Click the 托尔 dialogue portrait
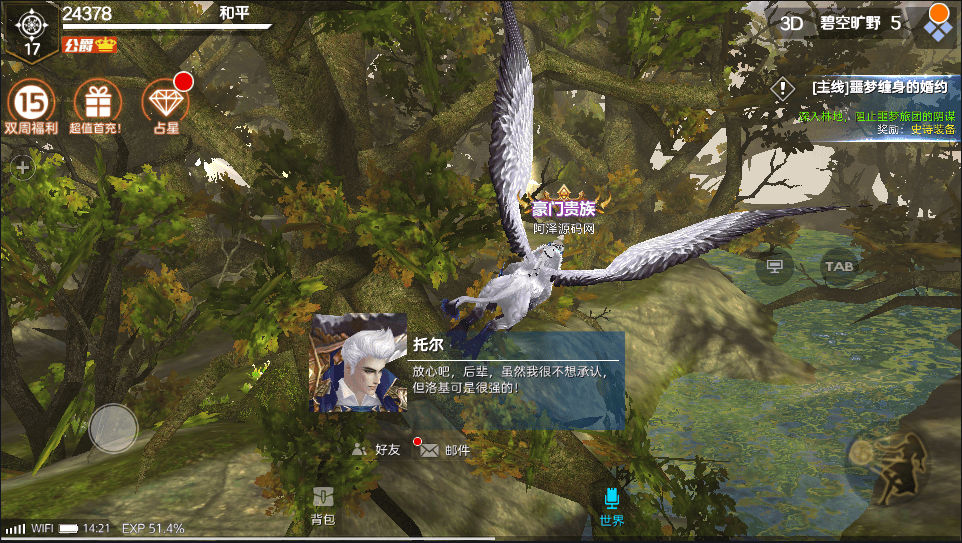Image resolution: width=962 pixels, height=543 pixels. (359, 363)
